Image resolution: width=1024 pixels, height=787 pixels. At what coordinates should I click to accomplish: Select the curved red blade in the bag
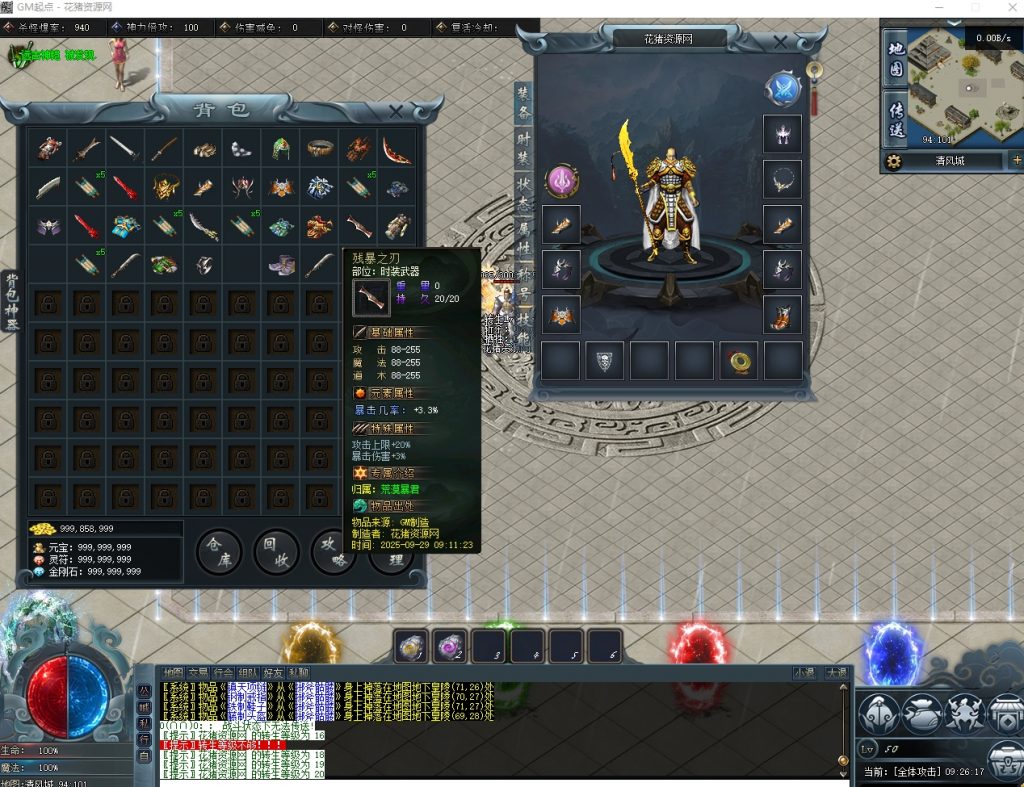click(x=396, y=149)
